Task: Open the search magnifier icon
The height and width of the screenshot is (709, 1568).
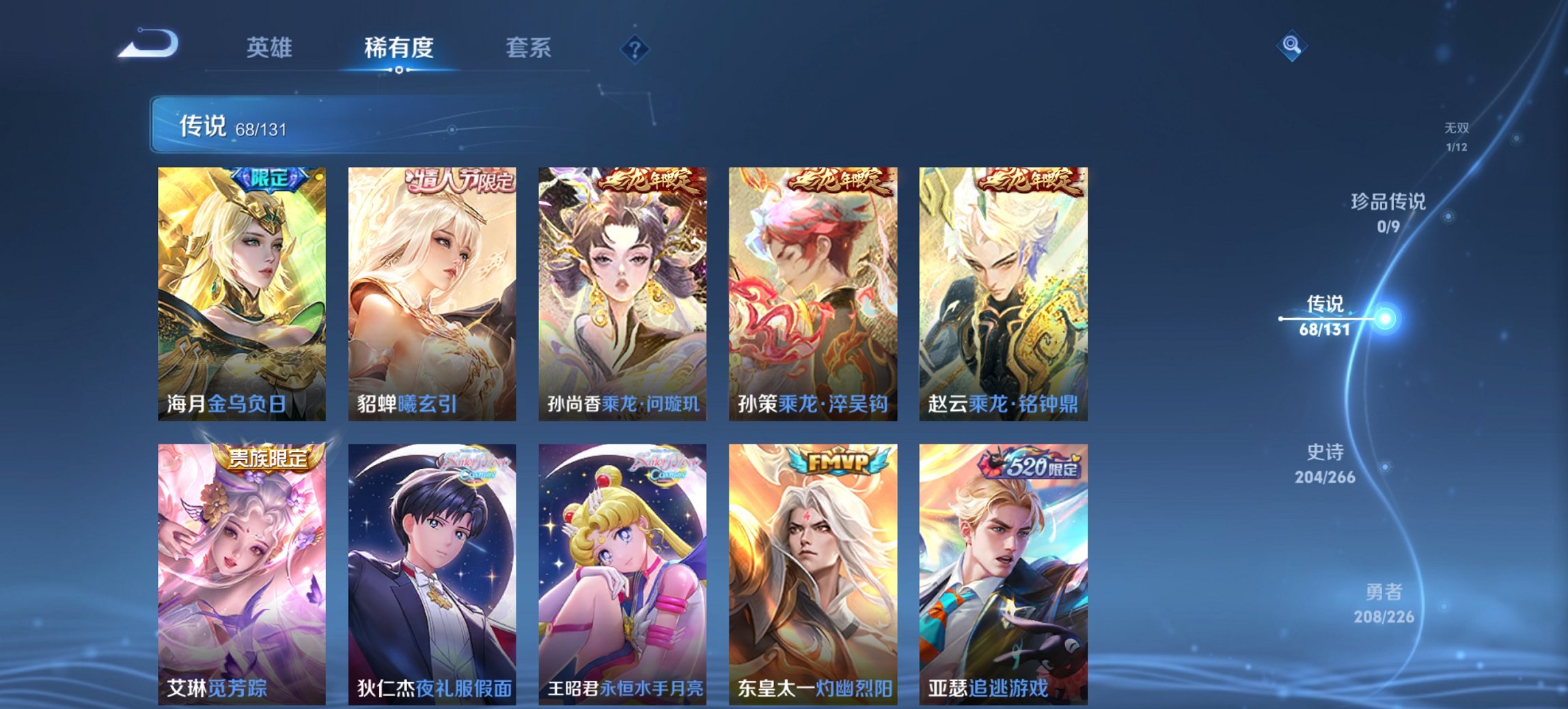Action: click(x=1291, y=46)
